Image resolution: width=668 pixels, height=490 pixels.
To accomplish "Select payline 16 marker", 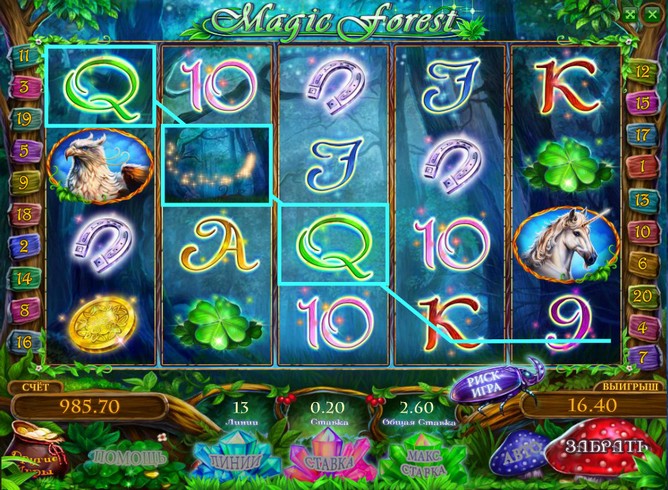I will pos(22,341).
